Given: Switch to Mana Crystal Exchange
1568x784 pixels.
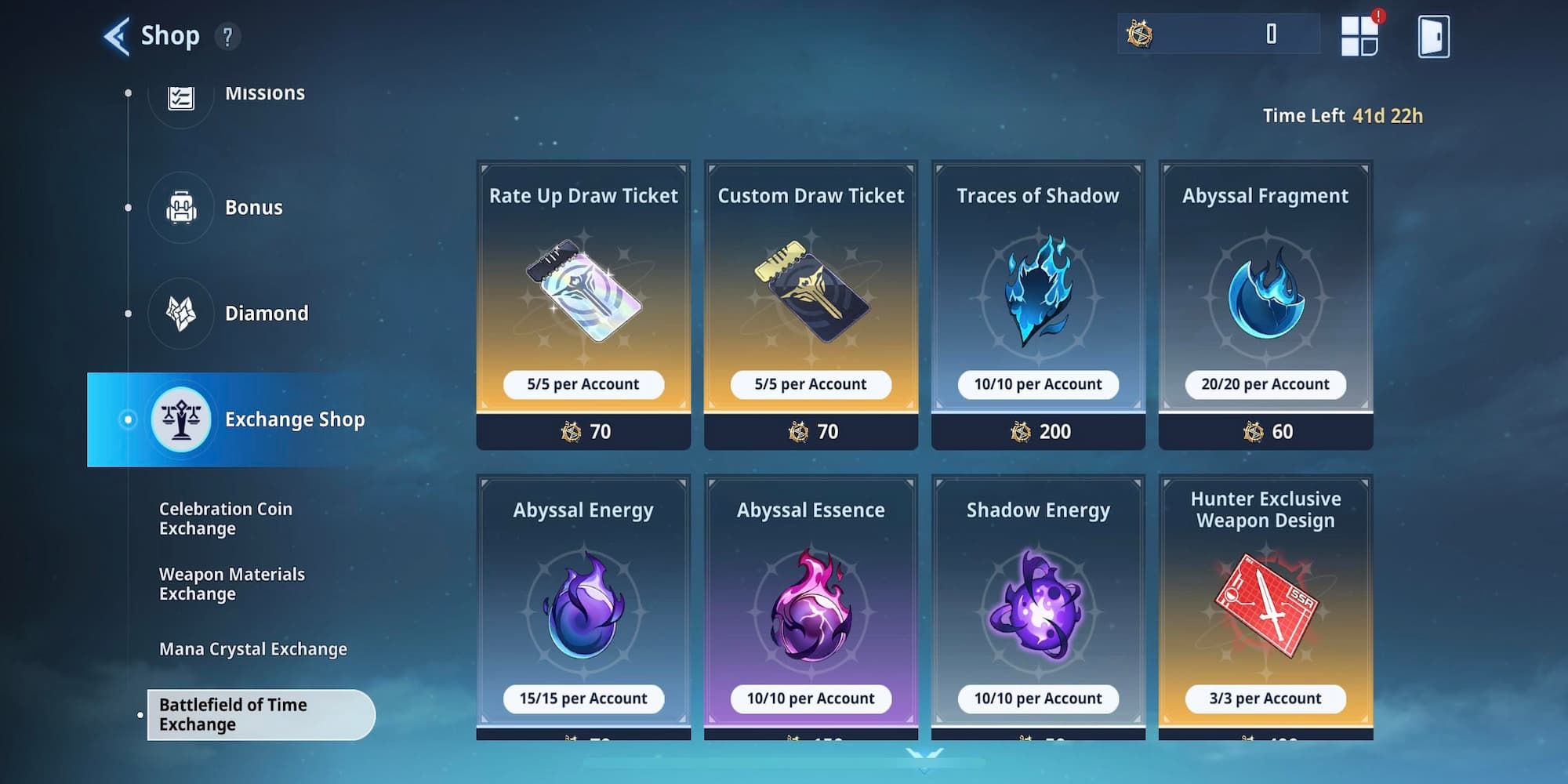Looking at the screenshot, I should pyautogui.click(x=252, y=648).
